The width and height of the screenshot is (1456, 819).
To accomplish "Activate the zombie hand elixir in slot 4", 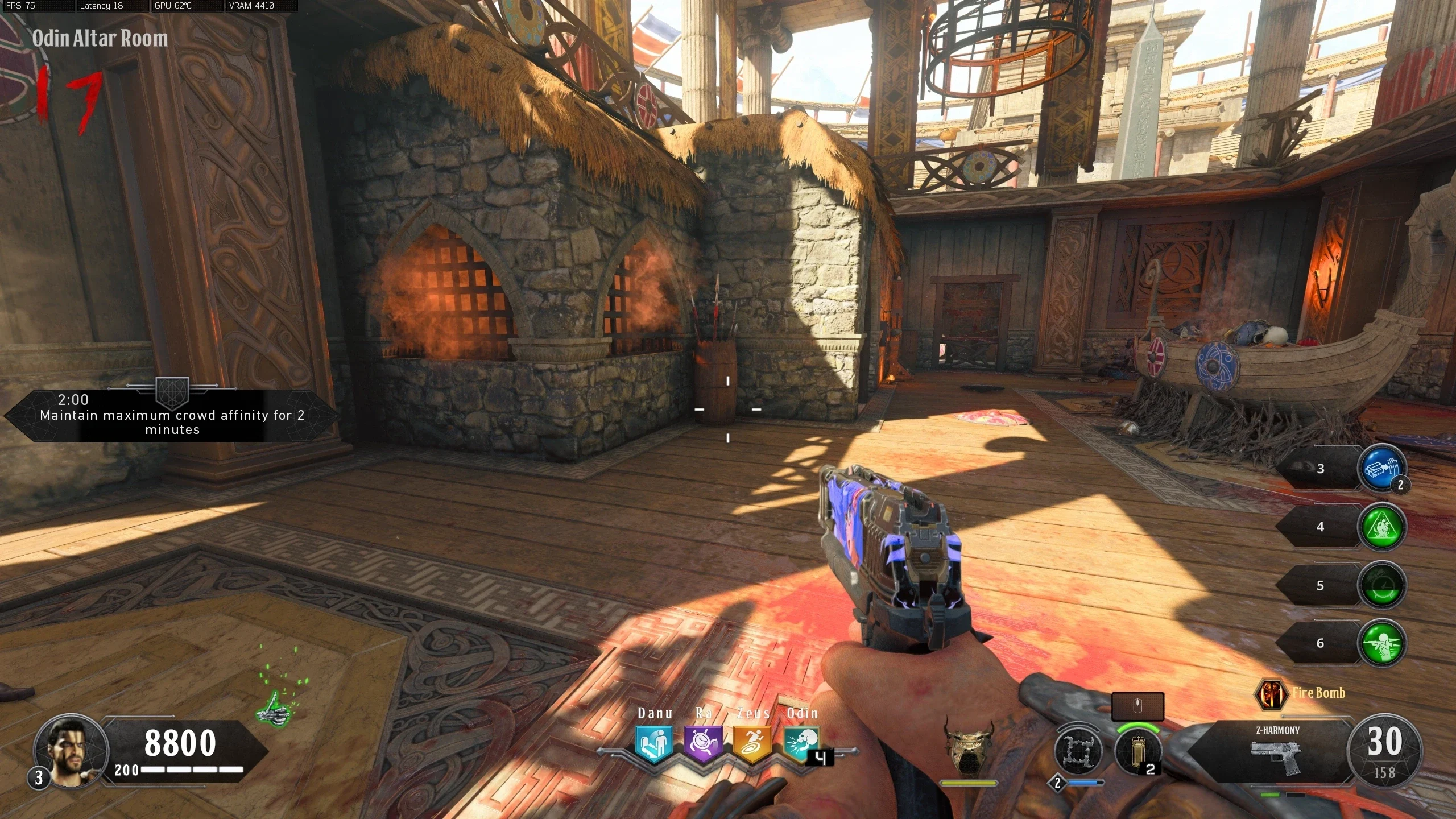I will tap(1381, 527).
